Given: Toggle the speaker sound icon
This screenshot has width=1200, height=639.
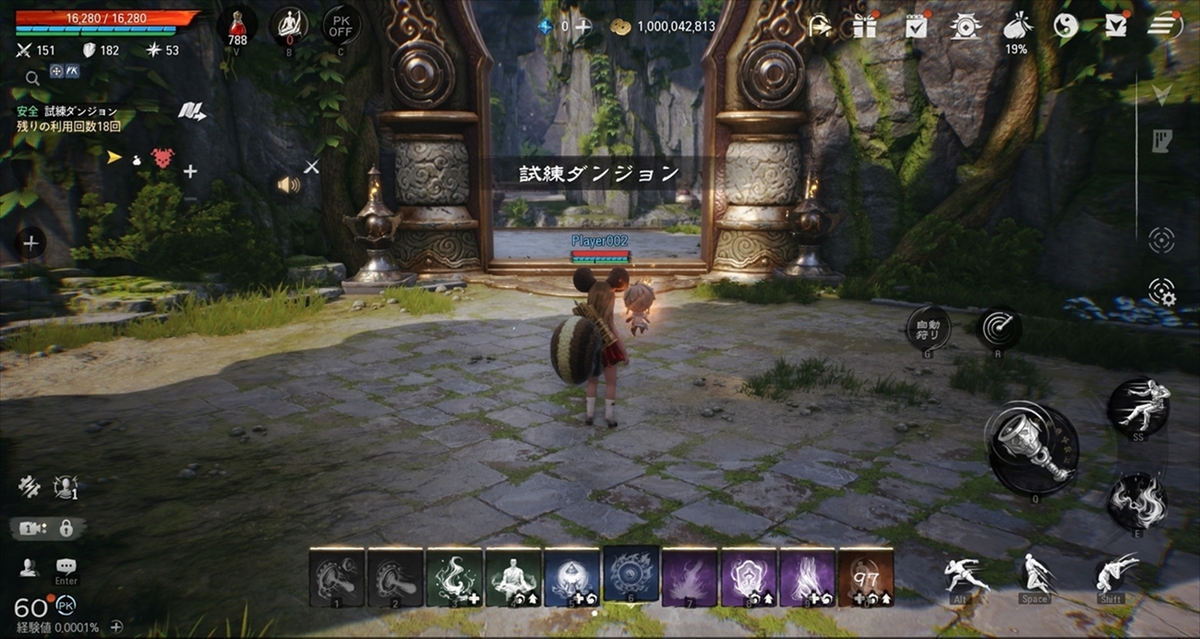Looking at the screenshot, I should (289, 184).
